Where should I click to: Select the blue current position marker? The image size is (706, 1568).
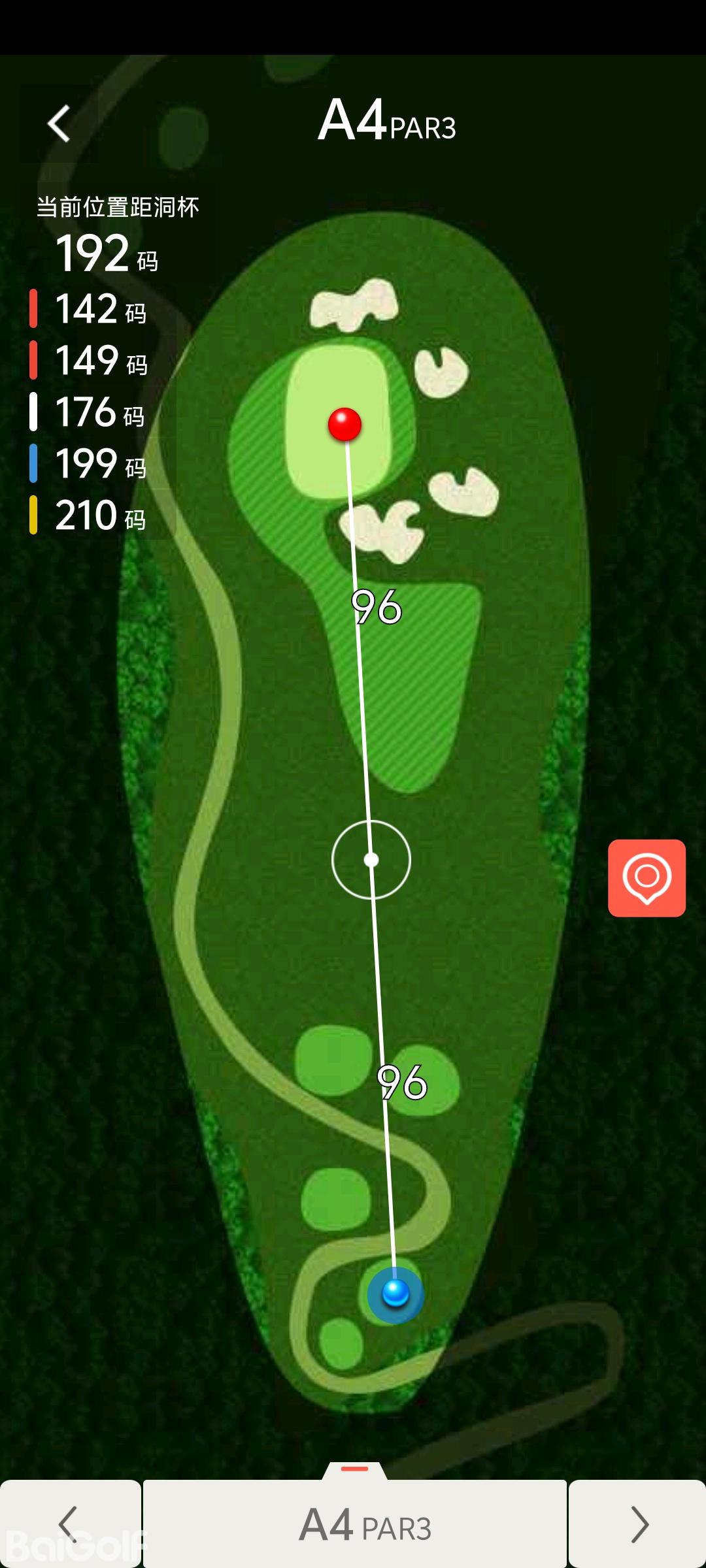[395, 1293]
